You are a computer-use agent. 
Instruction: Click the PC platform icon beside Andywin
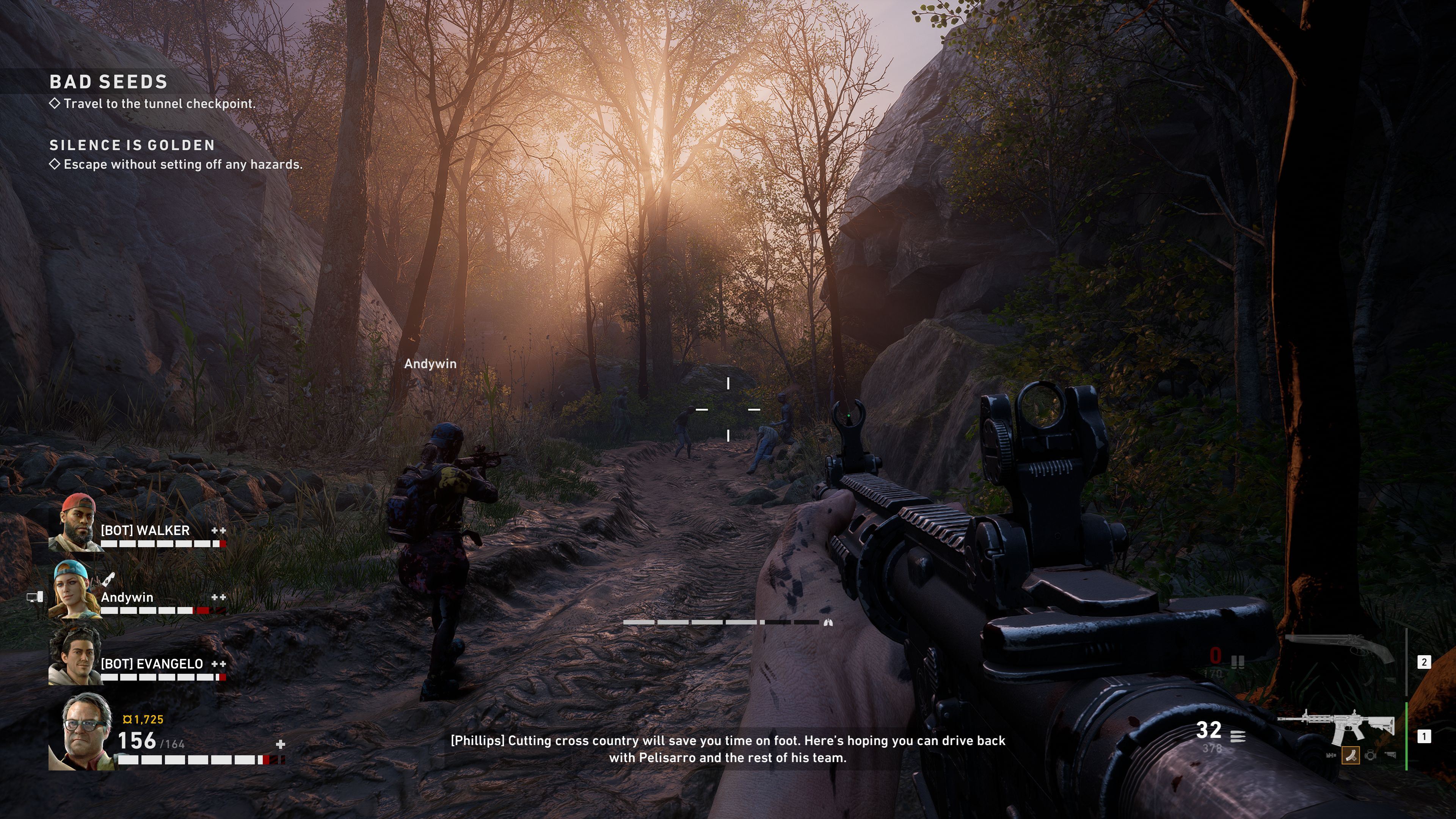coord(35,597)
